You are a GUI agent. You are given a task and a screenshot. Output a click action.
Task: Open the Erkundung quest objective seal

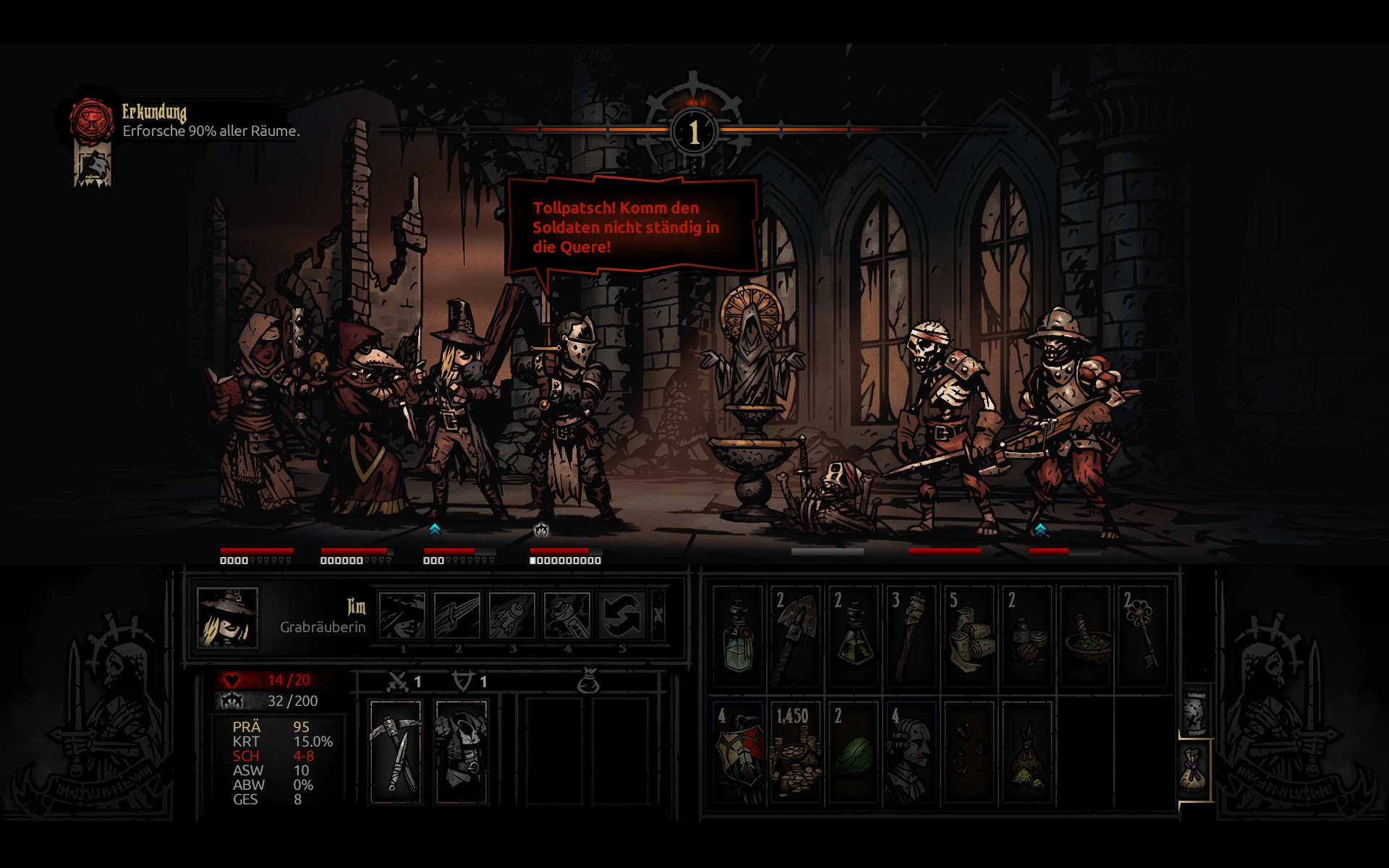tap(91, 120)
